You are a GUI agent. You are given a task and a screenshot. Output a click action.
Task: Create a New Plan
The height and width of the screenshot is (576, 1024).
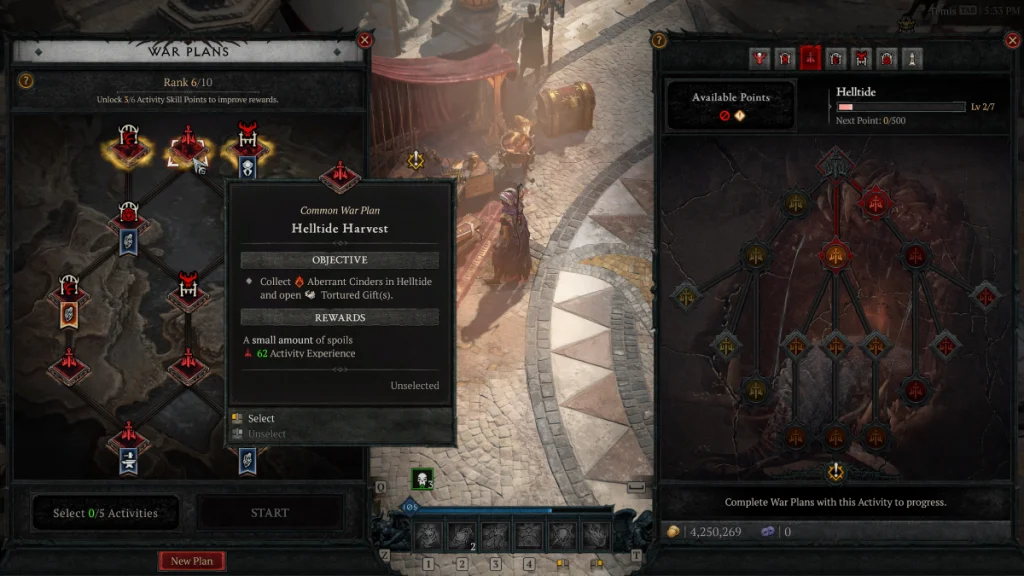tap(192, 561)
